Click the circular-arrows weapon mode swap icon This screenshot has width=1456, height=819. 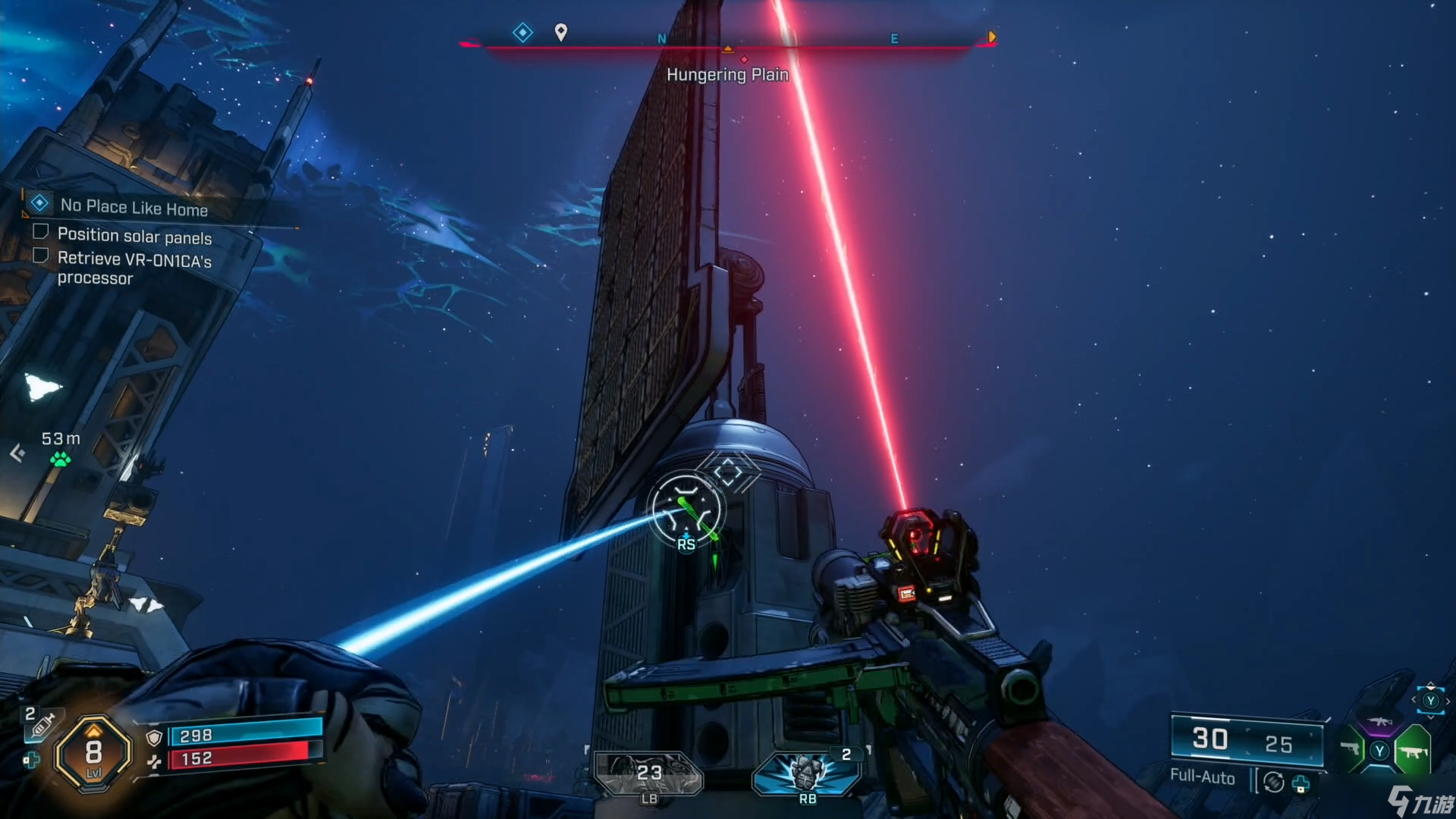(x=1274, y=781)
